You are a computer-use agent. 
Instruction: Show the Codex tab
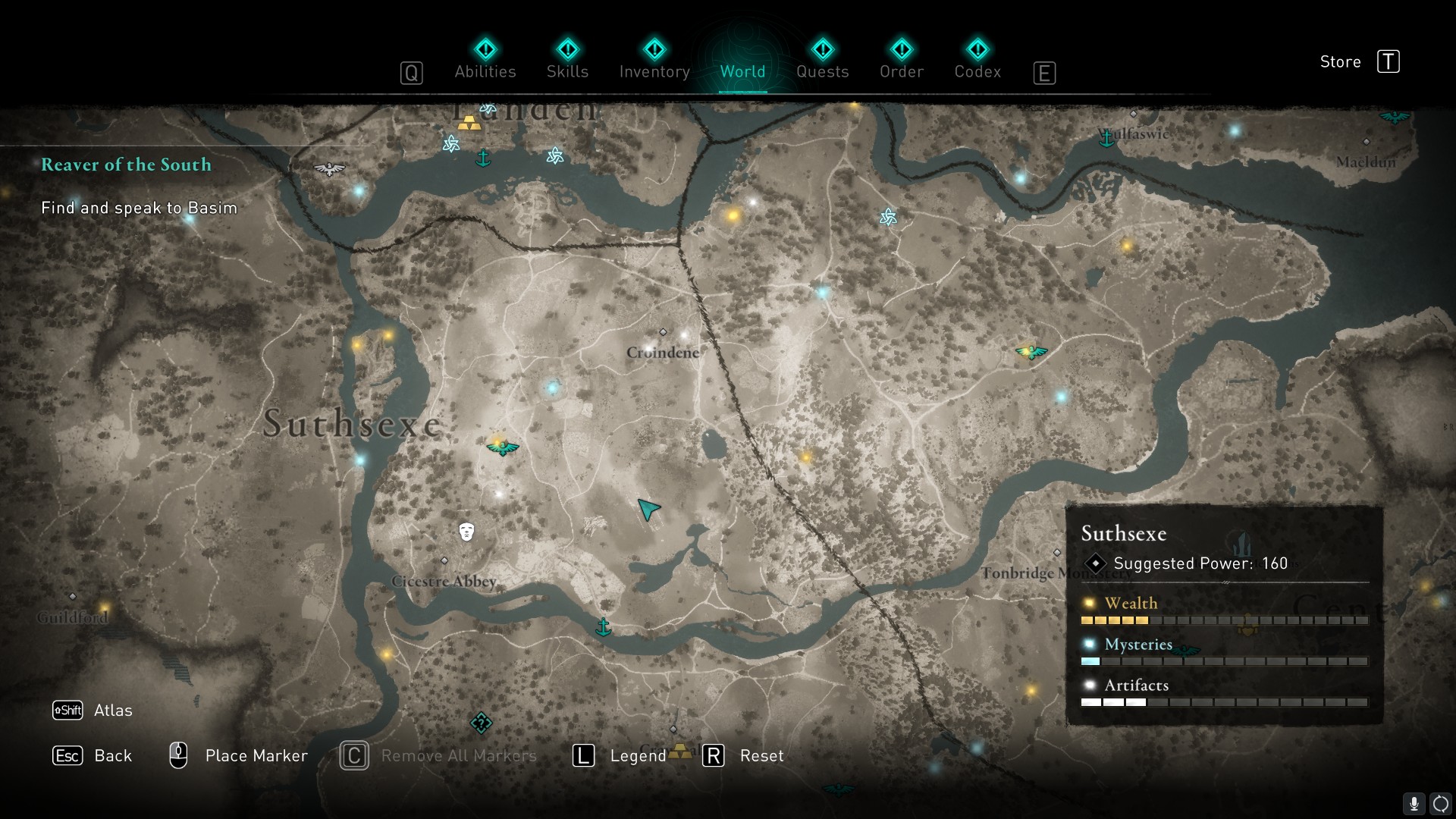(977, 61)
